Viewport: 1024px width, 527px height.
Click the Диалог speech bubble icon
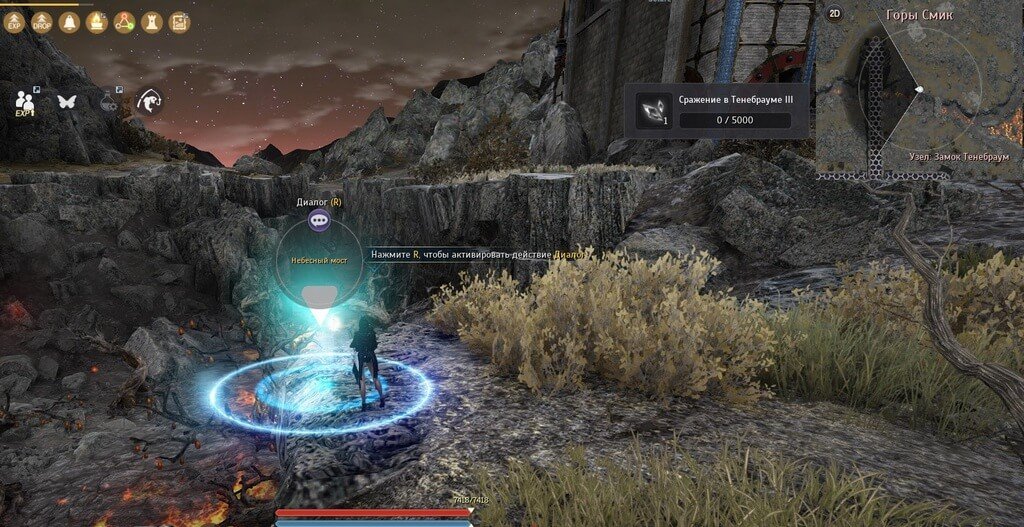(x=319, y=221)
